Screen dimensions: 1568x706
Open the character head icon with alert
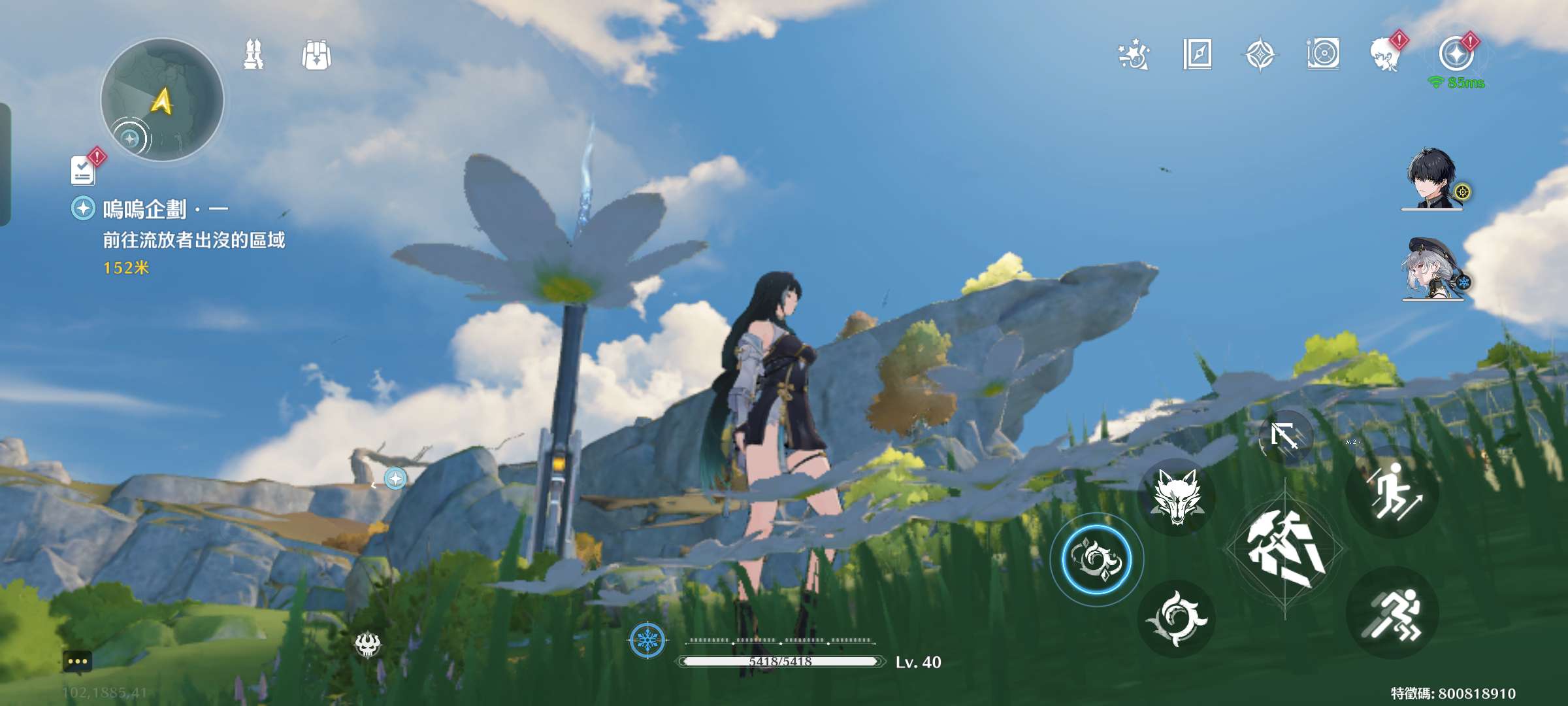(1386, 55)
